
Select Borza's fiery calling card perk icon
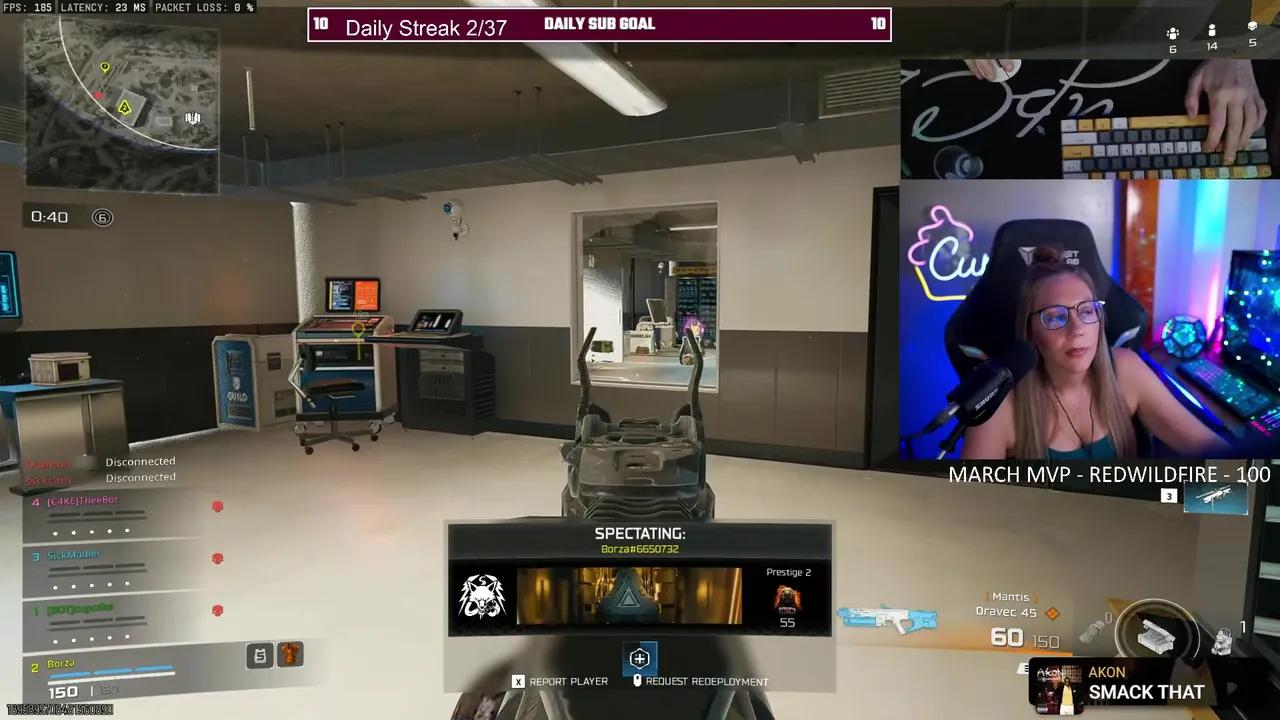[290, 654]
